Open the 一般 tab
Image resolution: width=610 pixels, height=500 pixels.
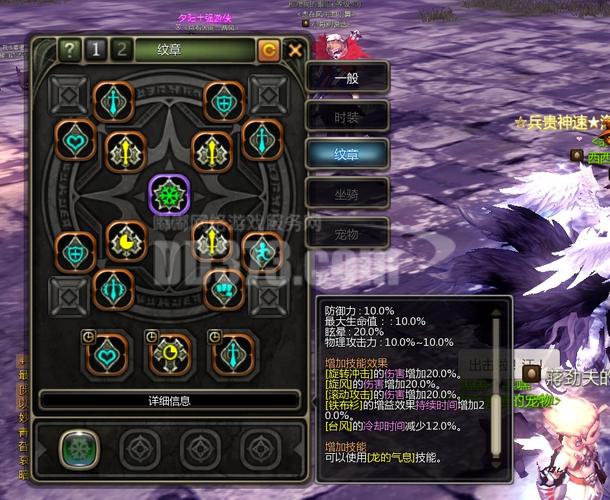(x=347, y=77)
